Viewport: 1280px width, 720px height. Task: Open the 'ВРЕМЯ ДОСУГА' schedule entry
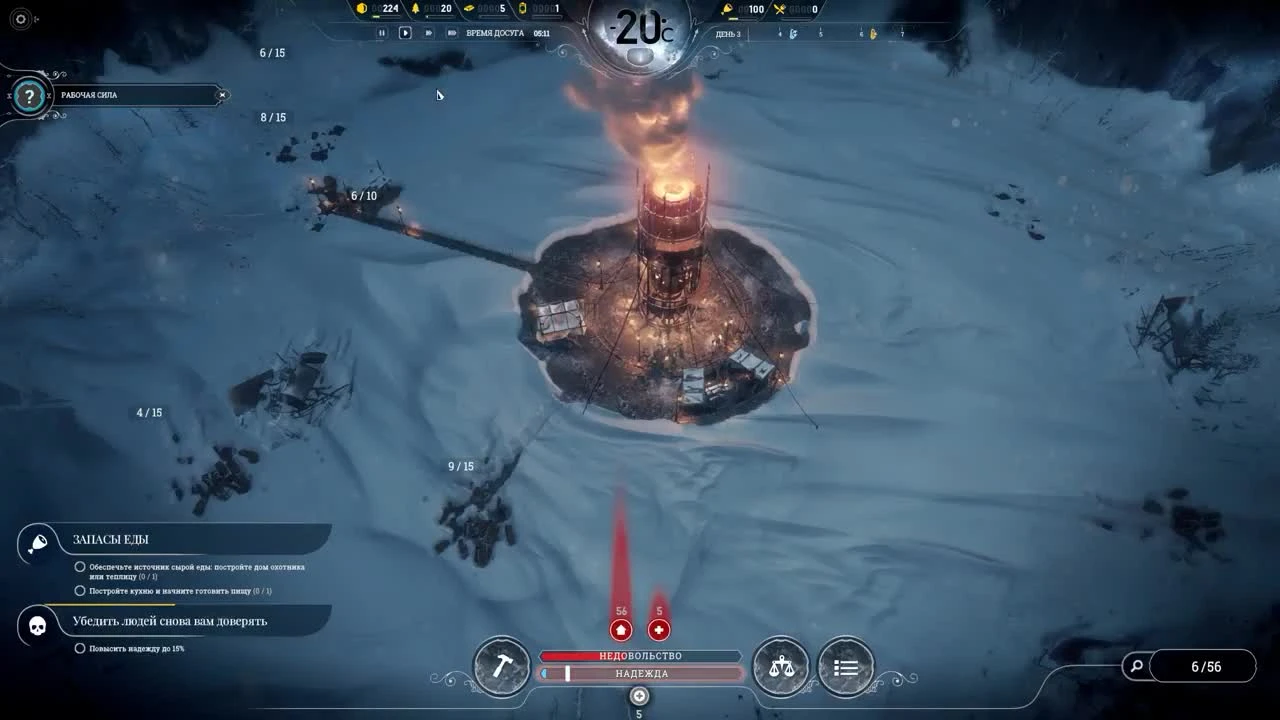coord(494,31)
